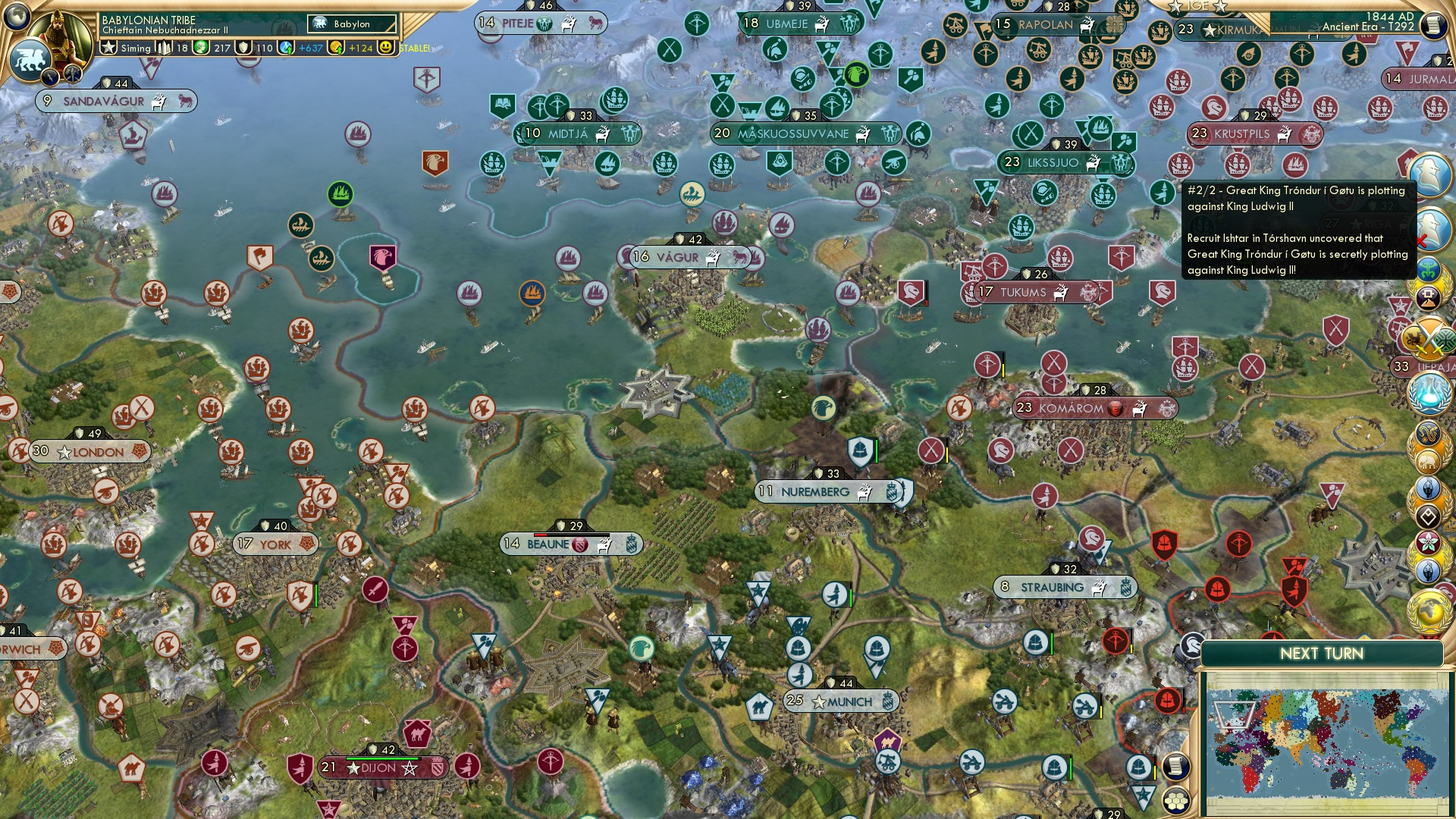
Task: Click the elephant overview icon in the right sidebar
Action: click(1427, 460)
